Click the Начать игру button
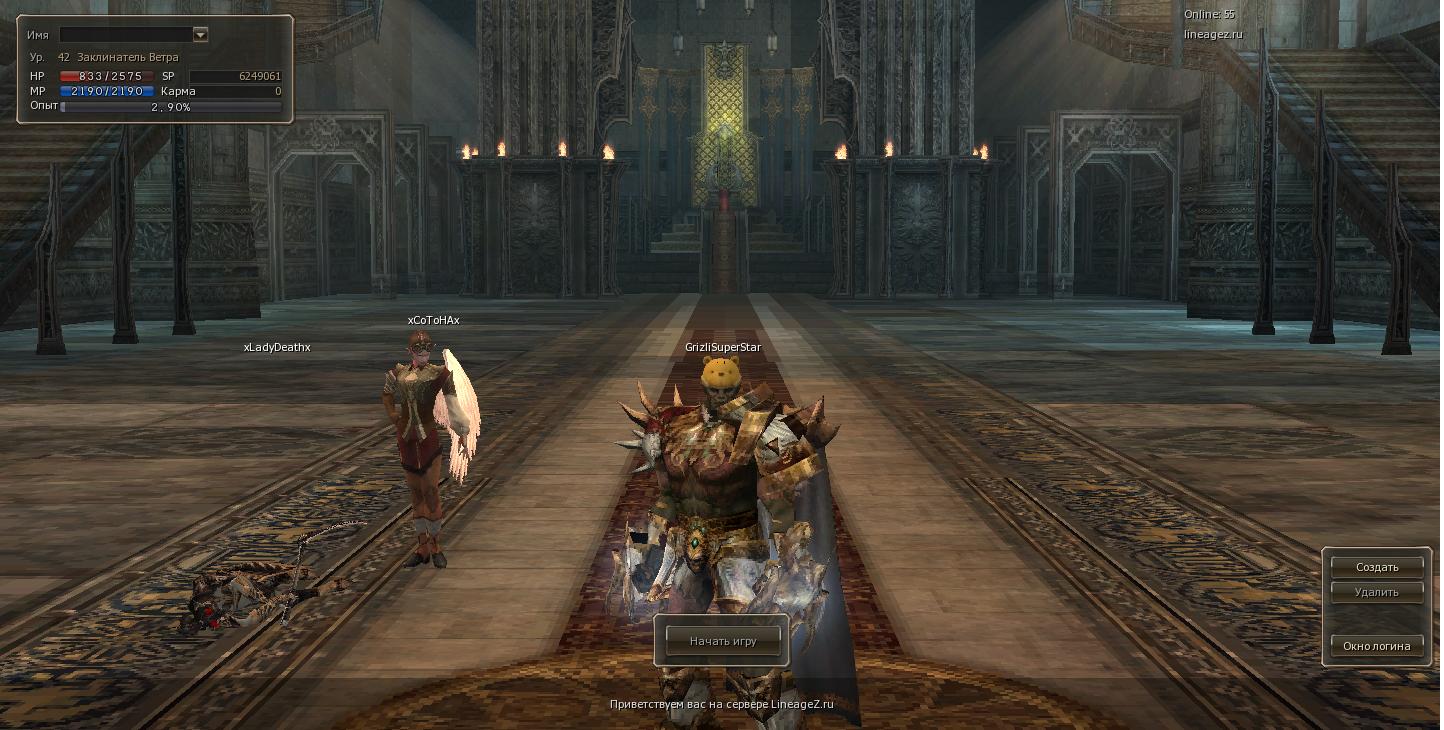The width and height of the screenshot is (1444, 730). point(722,641)
